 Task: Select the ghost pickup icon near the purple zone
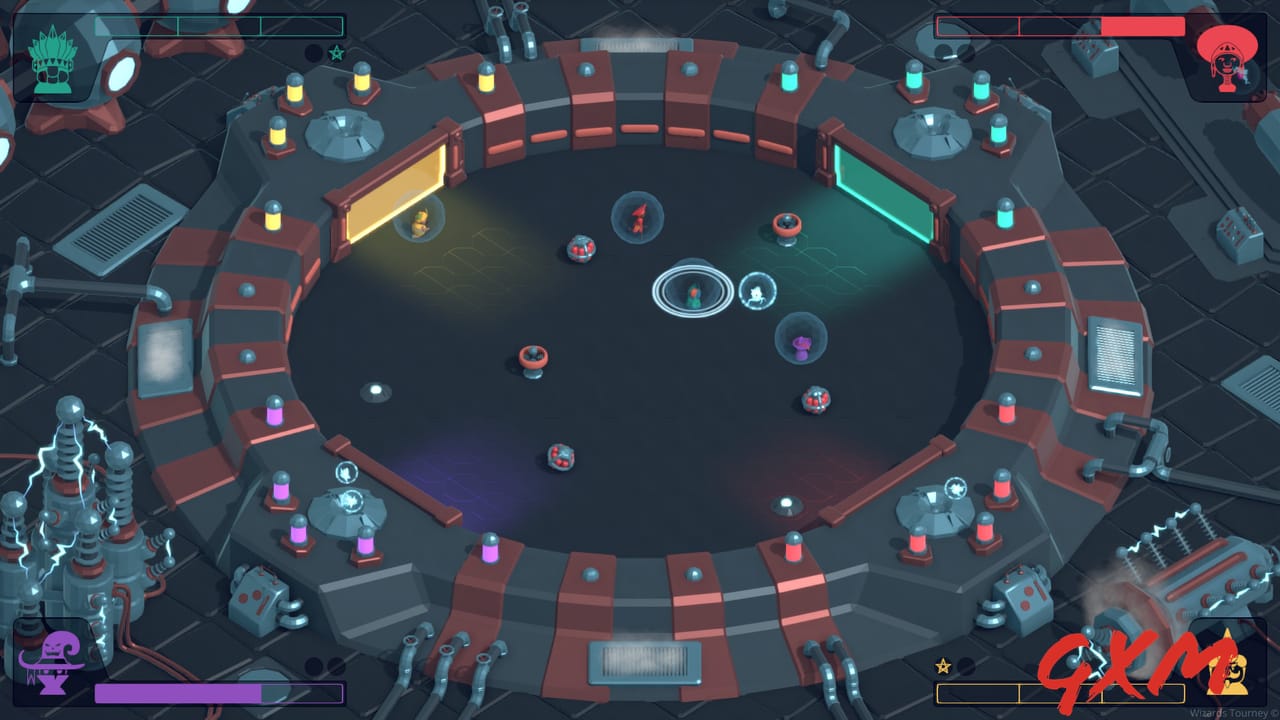tap(345, 471)
